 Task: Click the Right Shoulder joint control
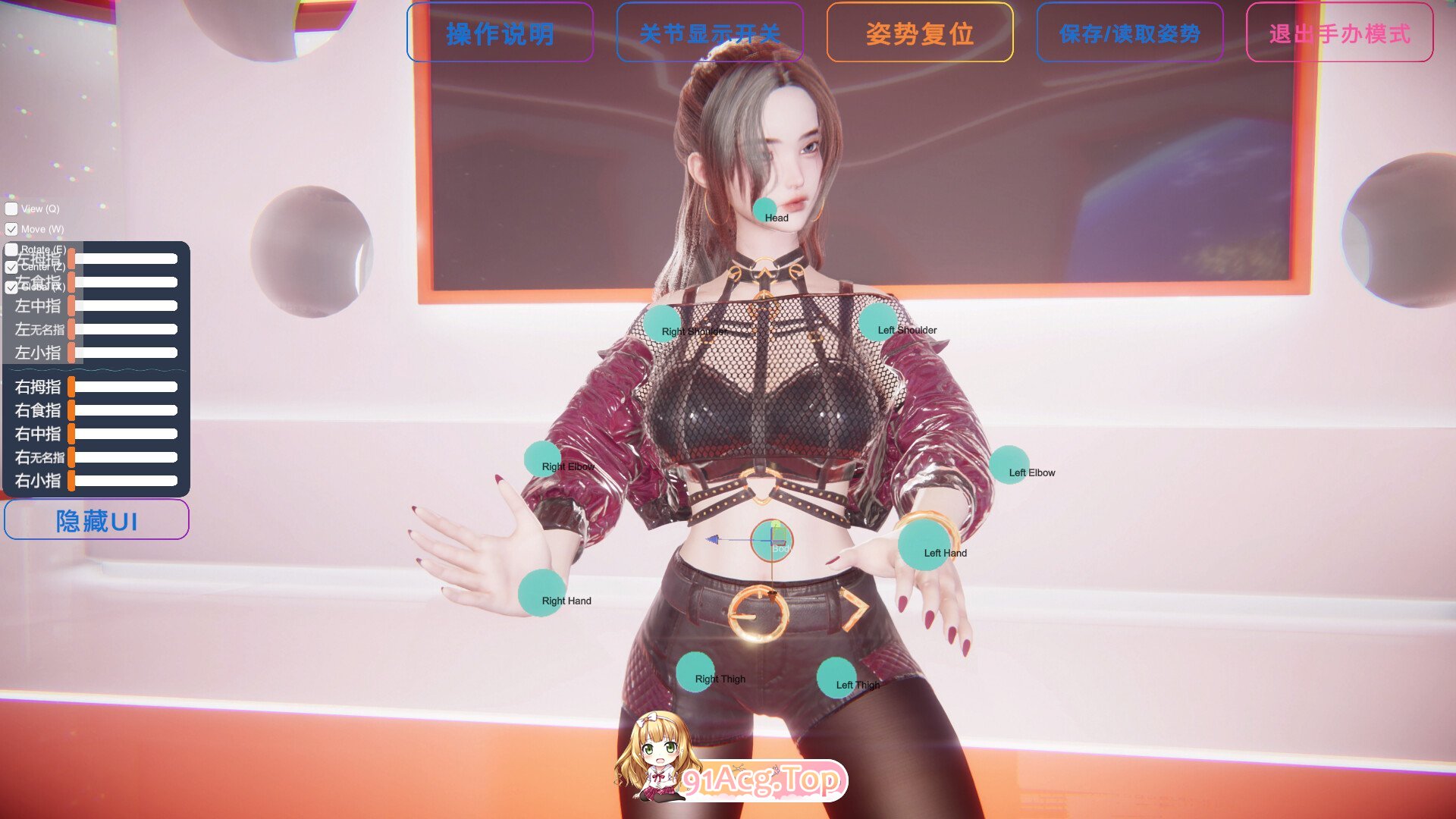[661, 323]
